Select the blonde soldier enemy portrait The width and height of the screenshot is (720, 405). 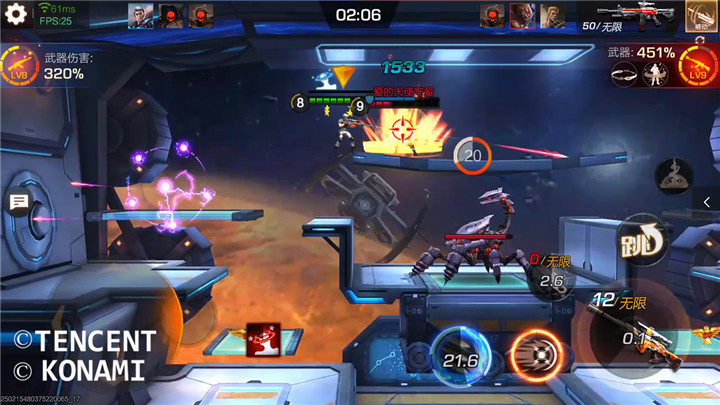click(x=552, y=15)
